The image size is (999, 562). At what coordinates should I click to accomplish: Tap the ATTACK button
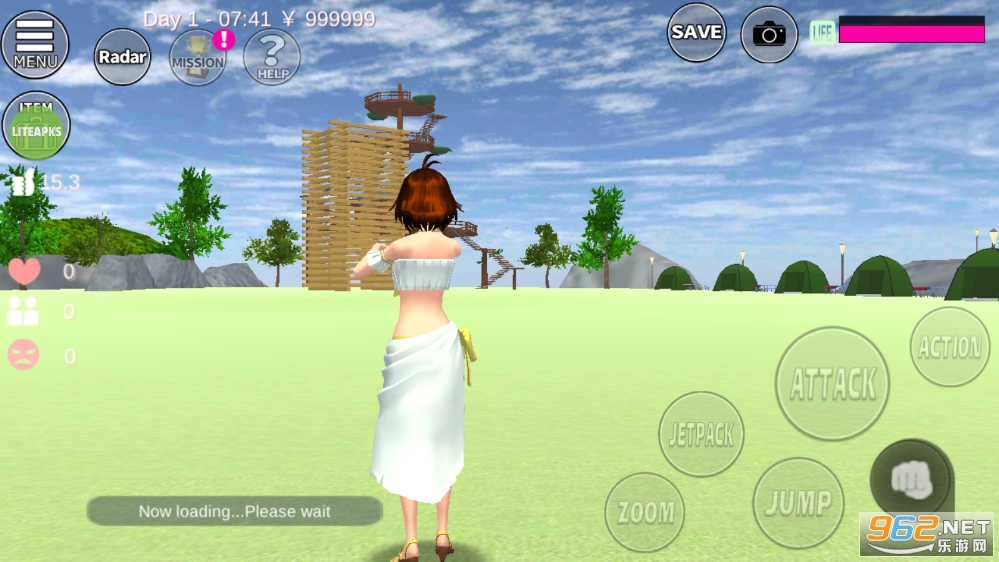[x=832, y=384]
